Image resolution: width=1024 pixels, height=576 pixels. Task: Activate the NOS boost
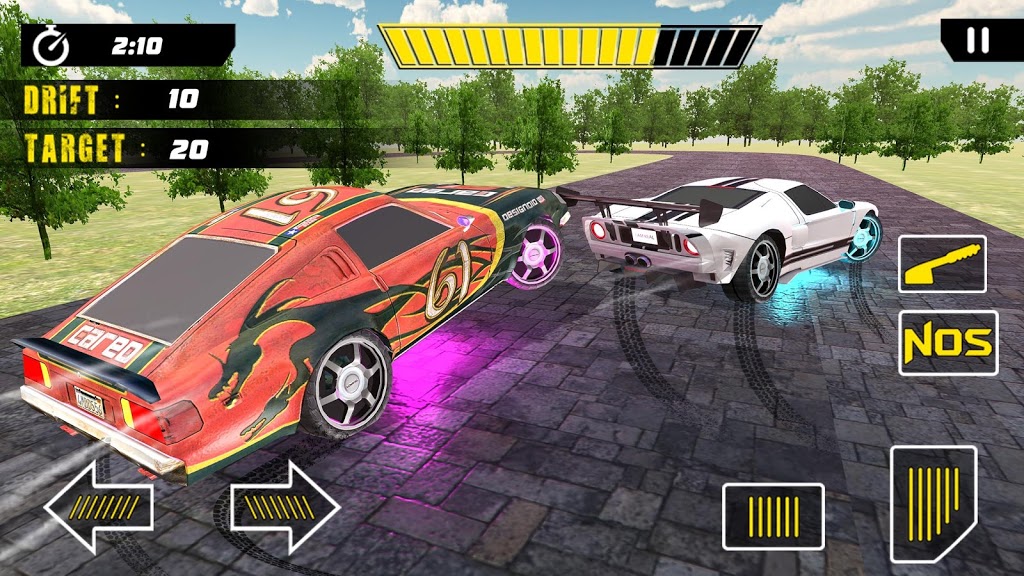(x=948, y=343)
